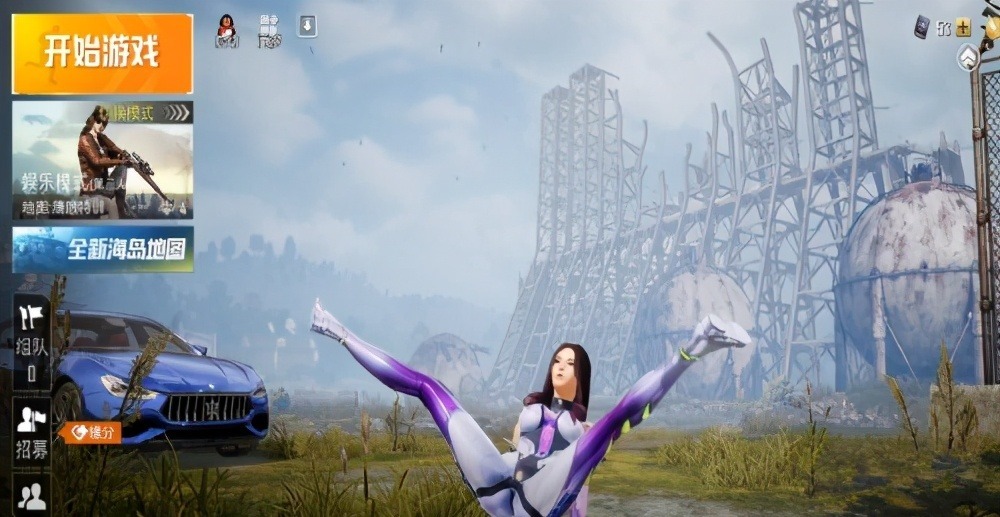Click the small icon beside the penguin
The width and height of the screenshot is (1000, 517).
pos(269,31)
